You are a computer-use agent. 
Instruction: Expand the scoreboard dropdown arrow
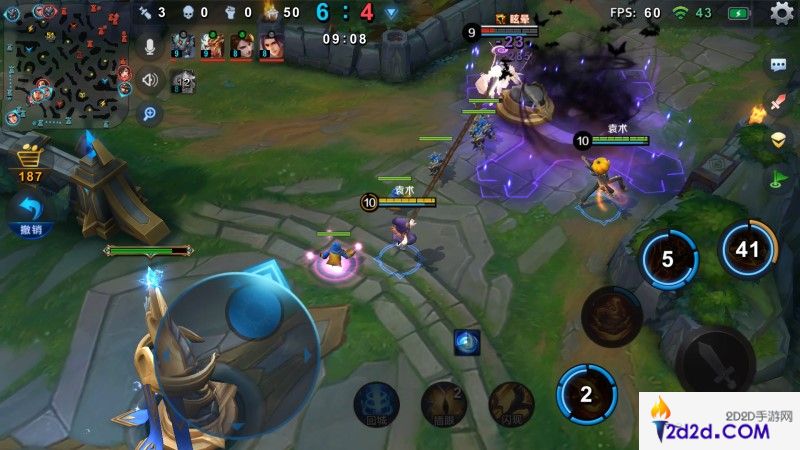pyautogui.click(x=391, y=13)
